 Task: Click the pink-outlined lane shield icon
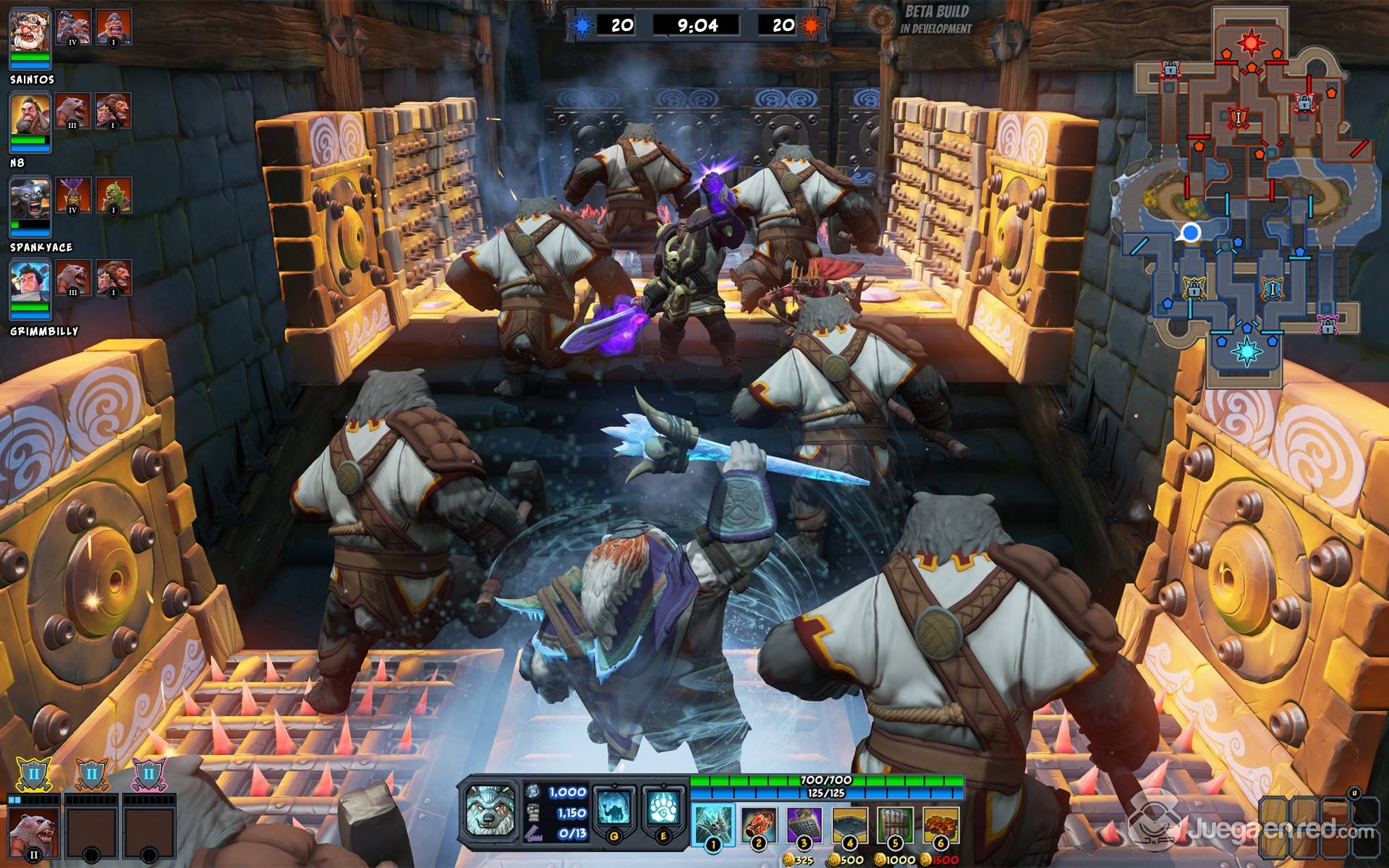click(x=148, y=775)
